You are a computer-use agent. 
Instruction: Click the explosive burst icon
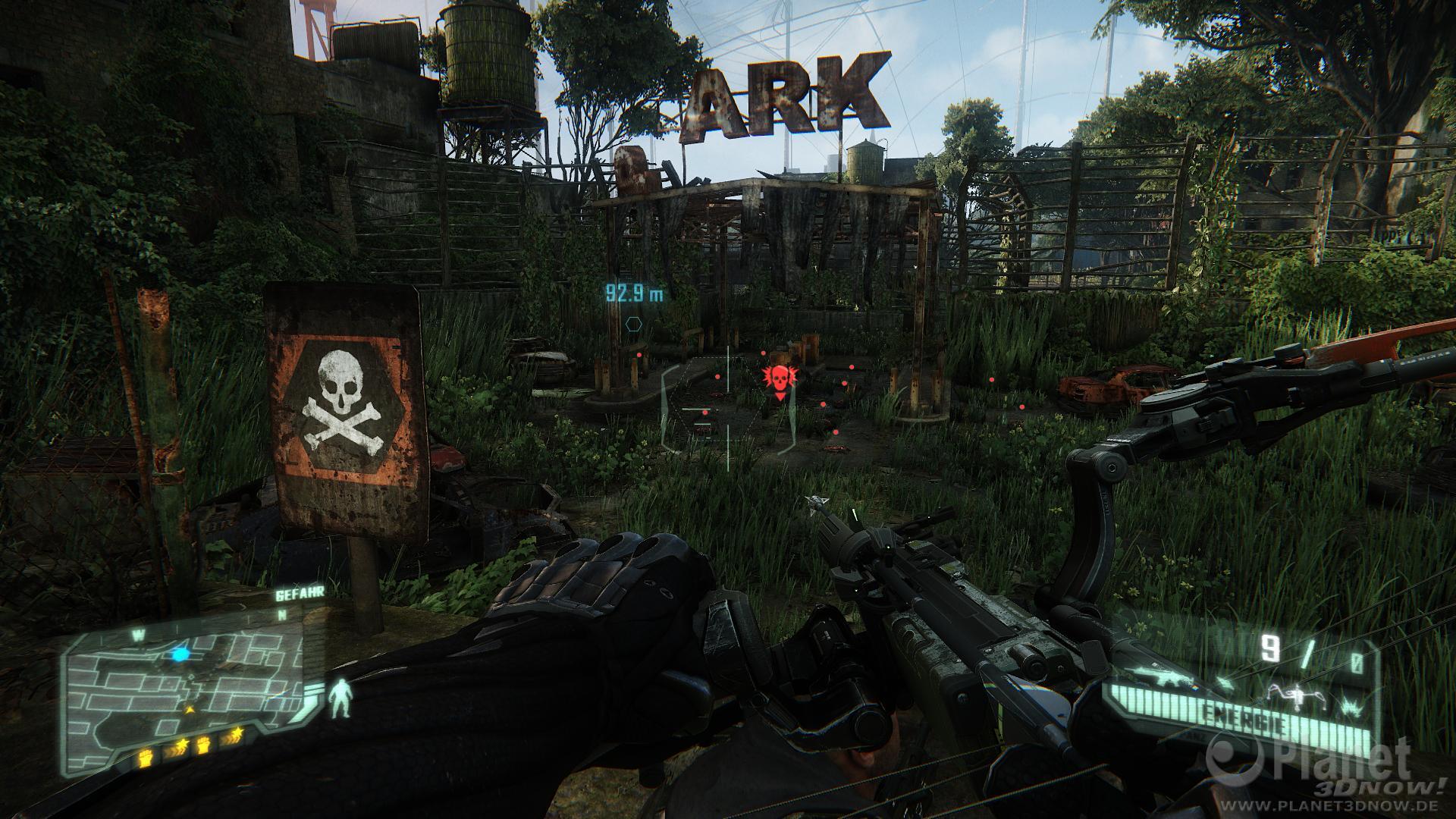[x=1350, y=705]
